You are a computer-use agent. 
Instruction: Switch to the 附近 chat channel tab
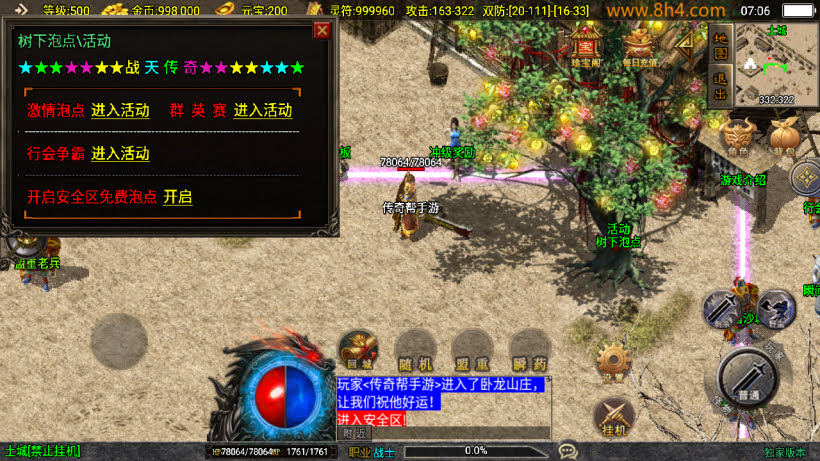tap(354, 433)
